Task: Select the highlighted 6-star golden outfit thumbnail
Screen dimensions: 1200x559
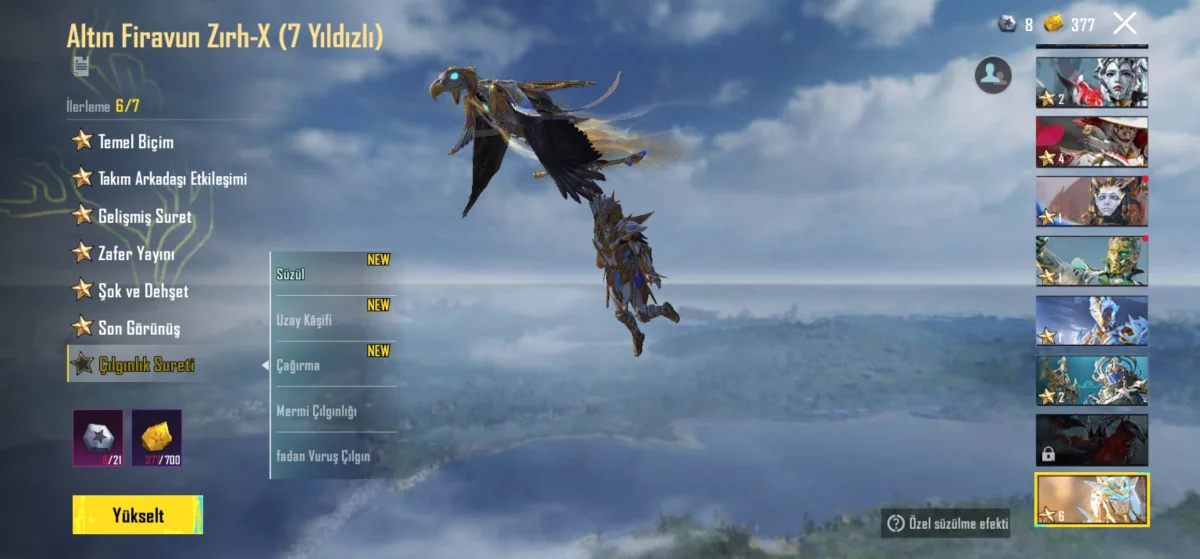Action: [1092, 500]
